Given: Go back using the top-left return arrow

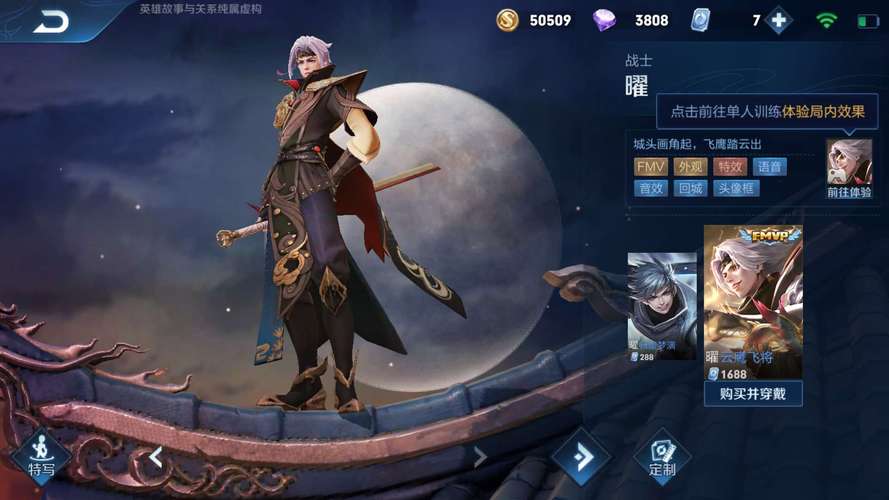Looking at the screenshot, I should coord(50,21).
